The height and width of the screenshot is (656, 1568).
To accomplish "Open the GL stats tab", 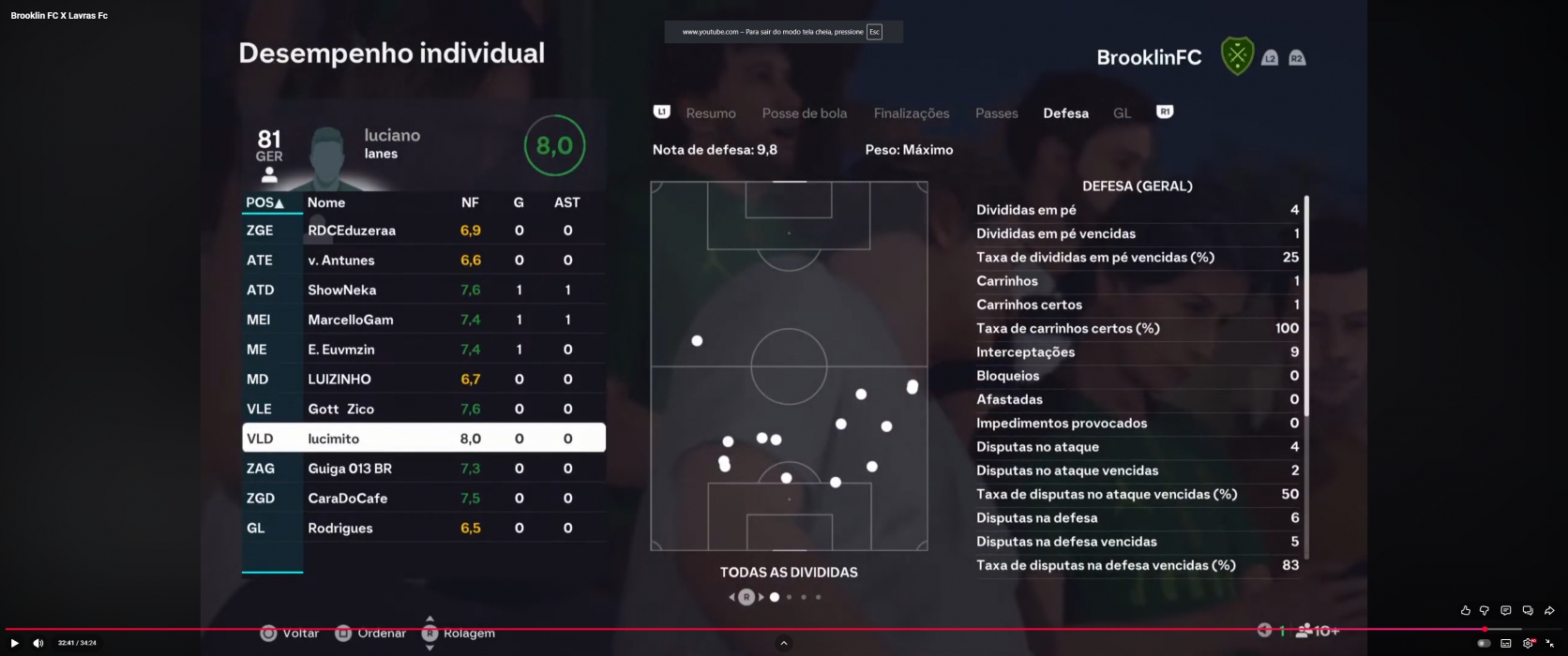I will point(1122,113).
